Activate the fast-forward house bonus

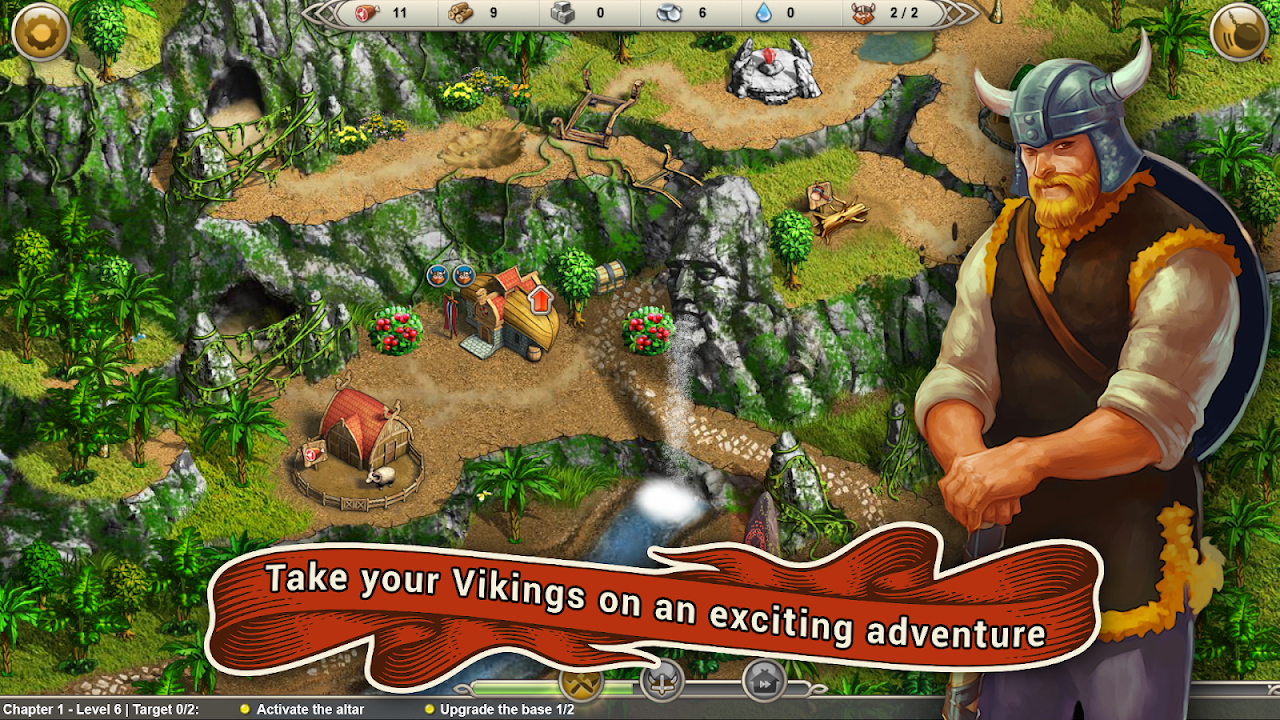pyautogui.click(x=763, y=682)
